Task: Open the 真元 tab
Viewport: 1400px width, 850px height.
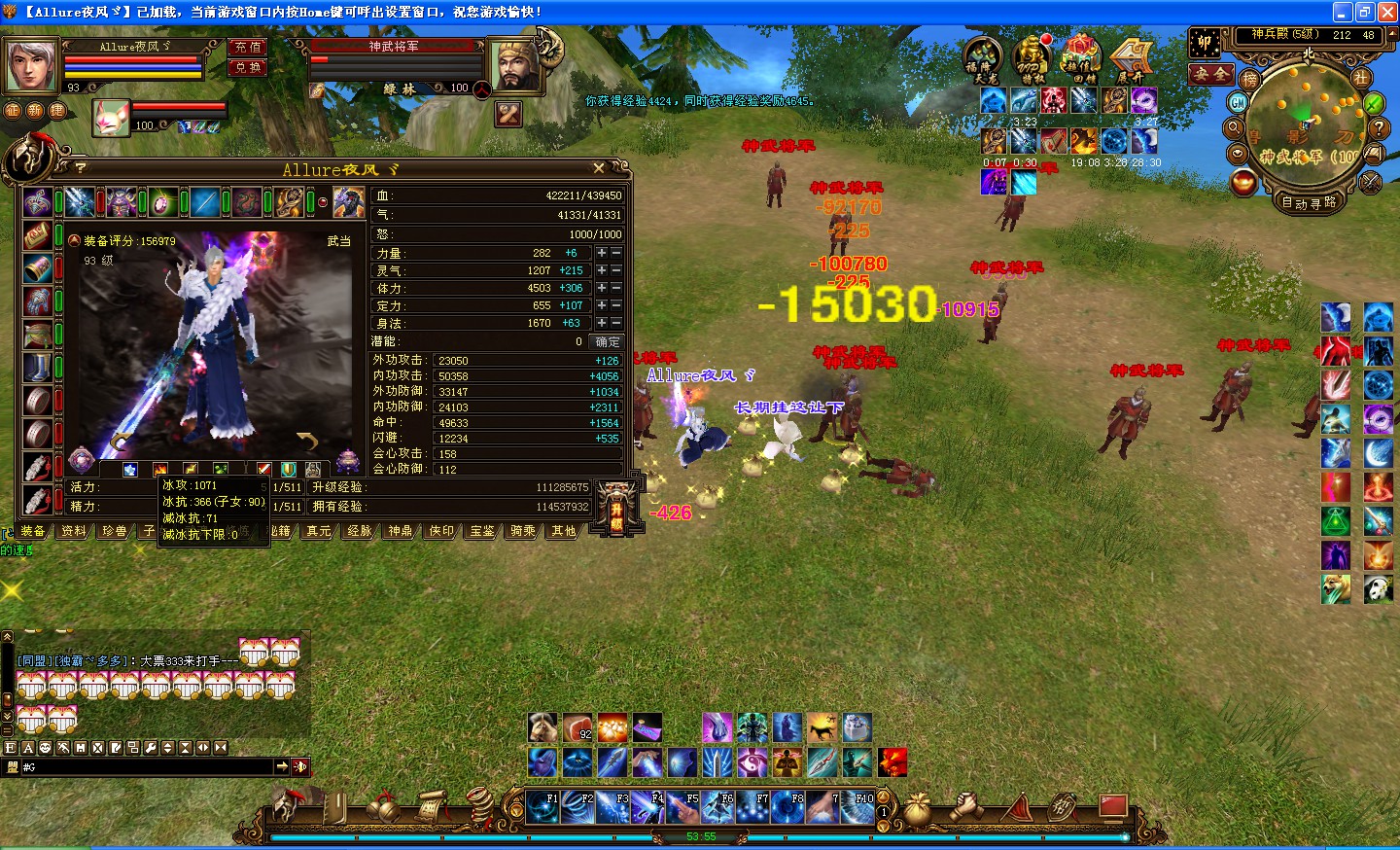Action: click(319, 531)
